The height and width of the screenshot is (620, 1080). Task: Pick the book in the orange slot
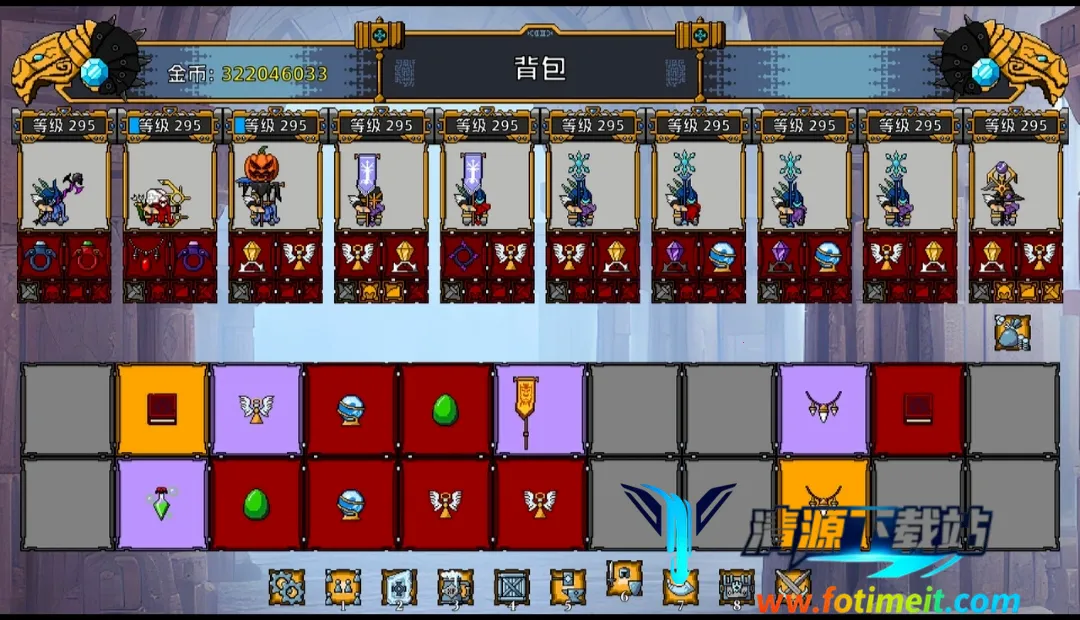[x=162, y=408]
